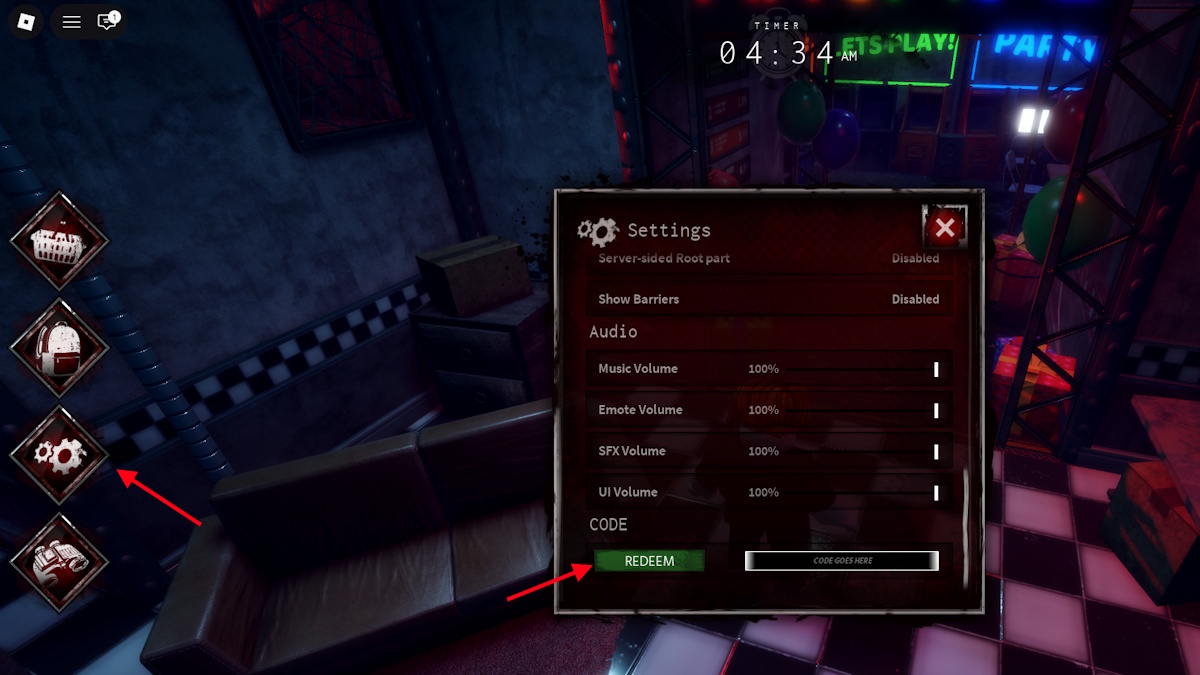Open the Roblox logo menu
The height and width of the screenshot is (675, 1200).
coord(27,22)
